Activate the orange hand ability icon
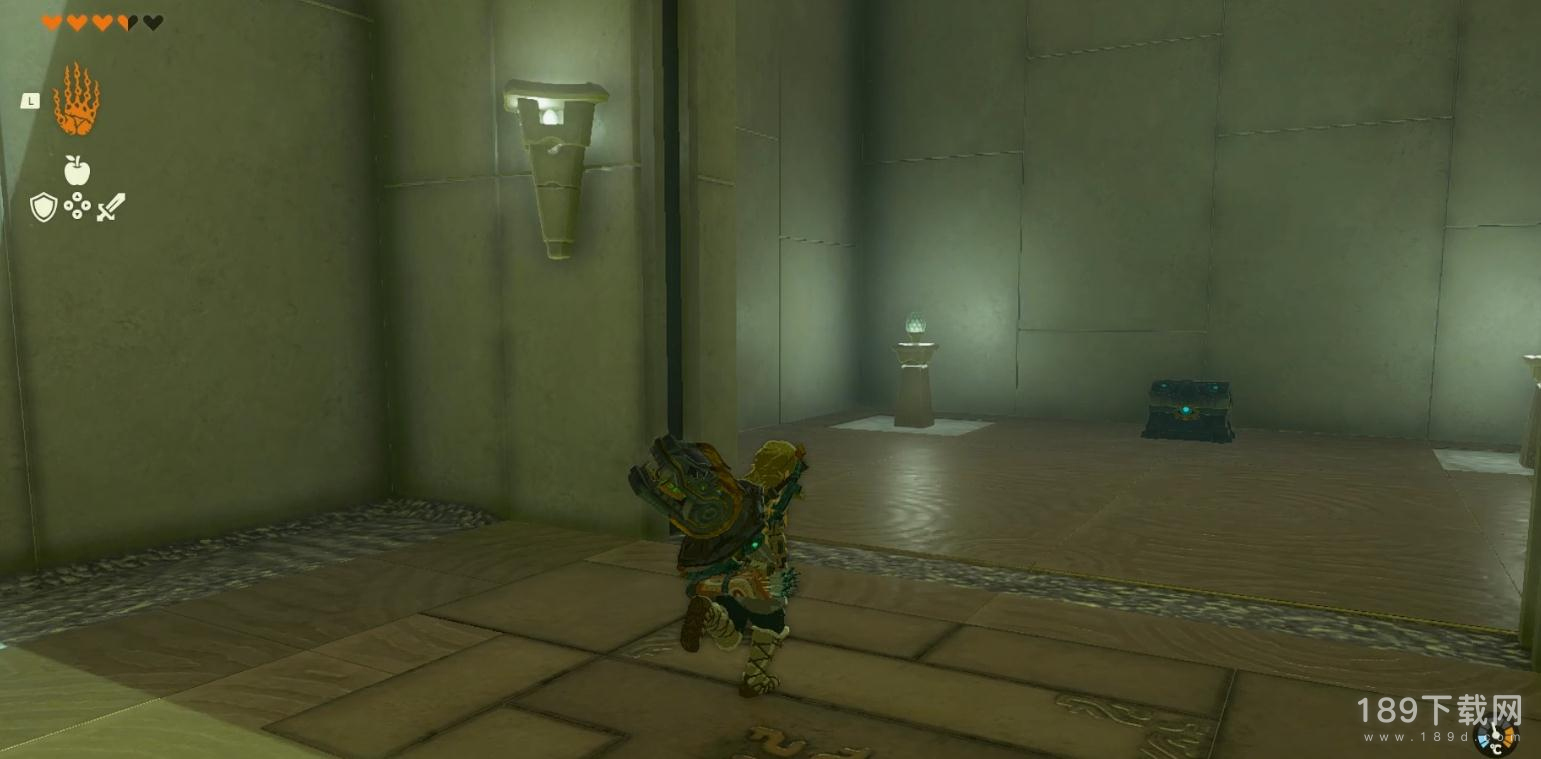Screen dimensions: 1541x759 click(76, 100)
